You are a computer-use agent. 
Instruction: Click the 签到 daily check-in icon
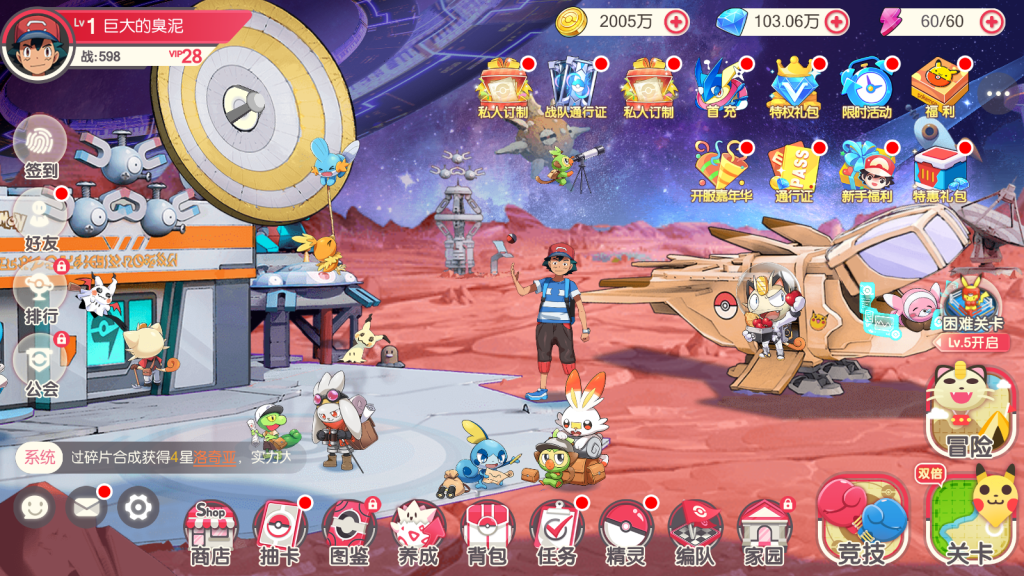(41, 145)
